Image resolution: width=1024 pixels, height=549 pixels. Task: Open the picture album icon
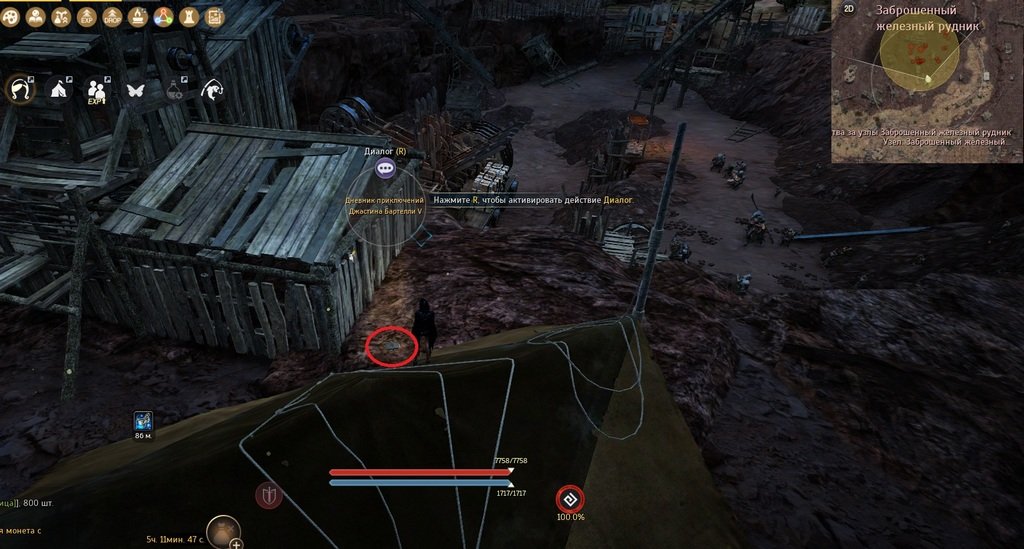tap(214, 17)
